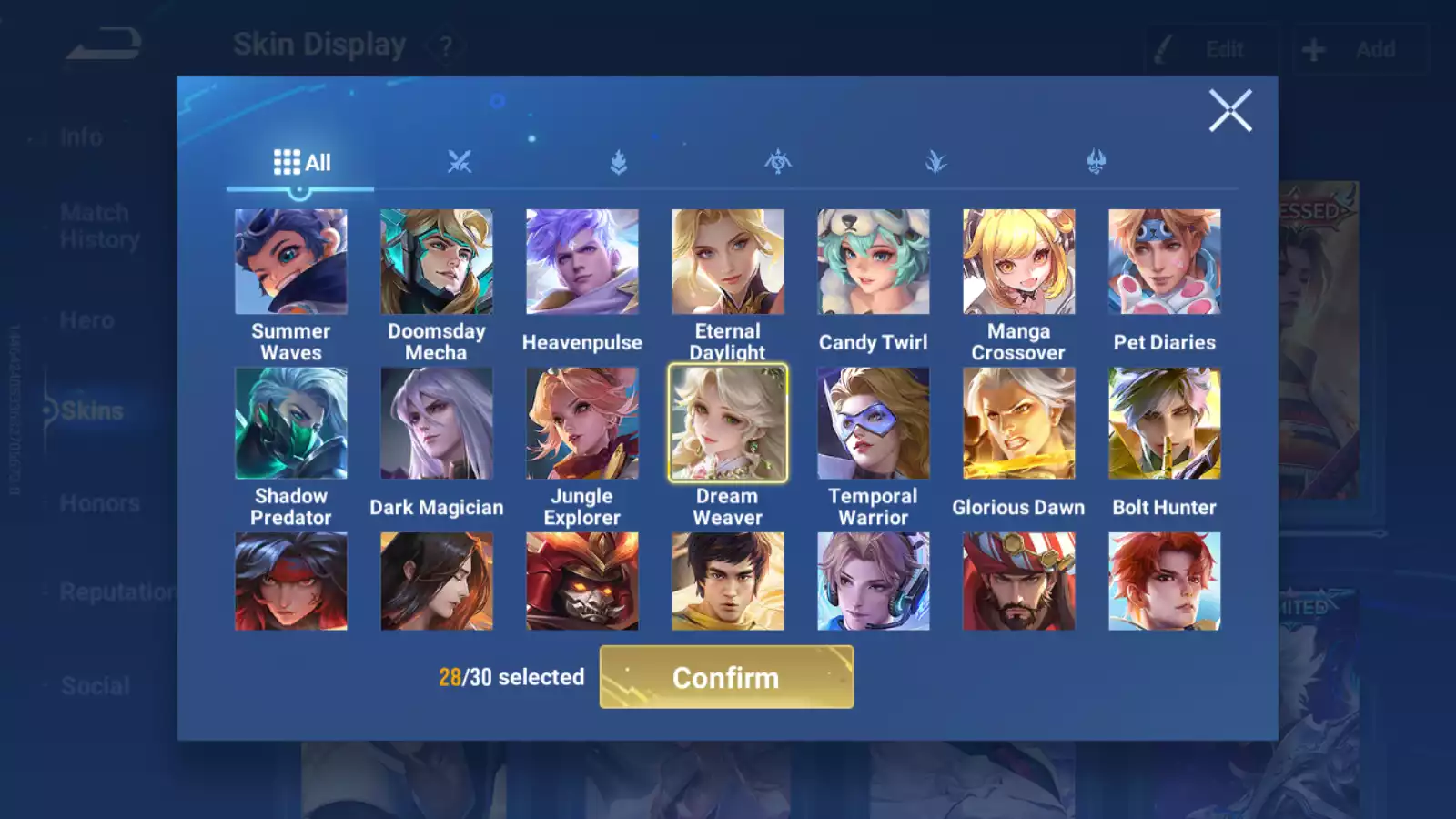This screenshot has width=1456, height=819.
Task: Click the Edit button at top right
Action: [x=1211, y=49]
